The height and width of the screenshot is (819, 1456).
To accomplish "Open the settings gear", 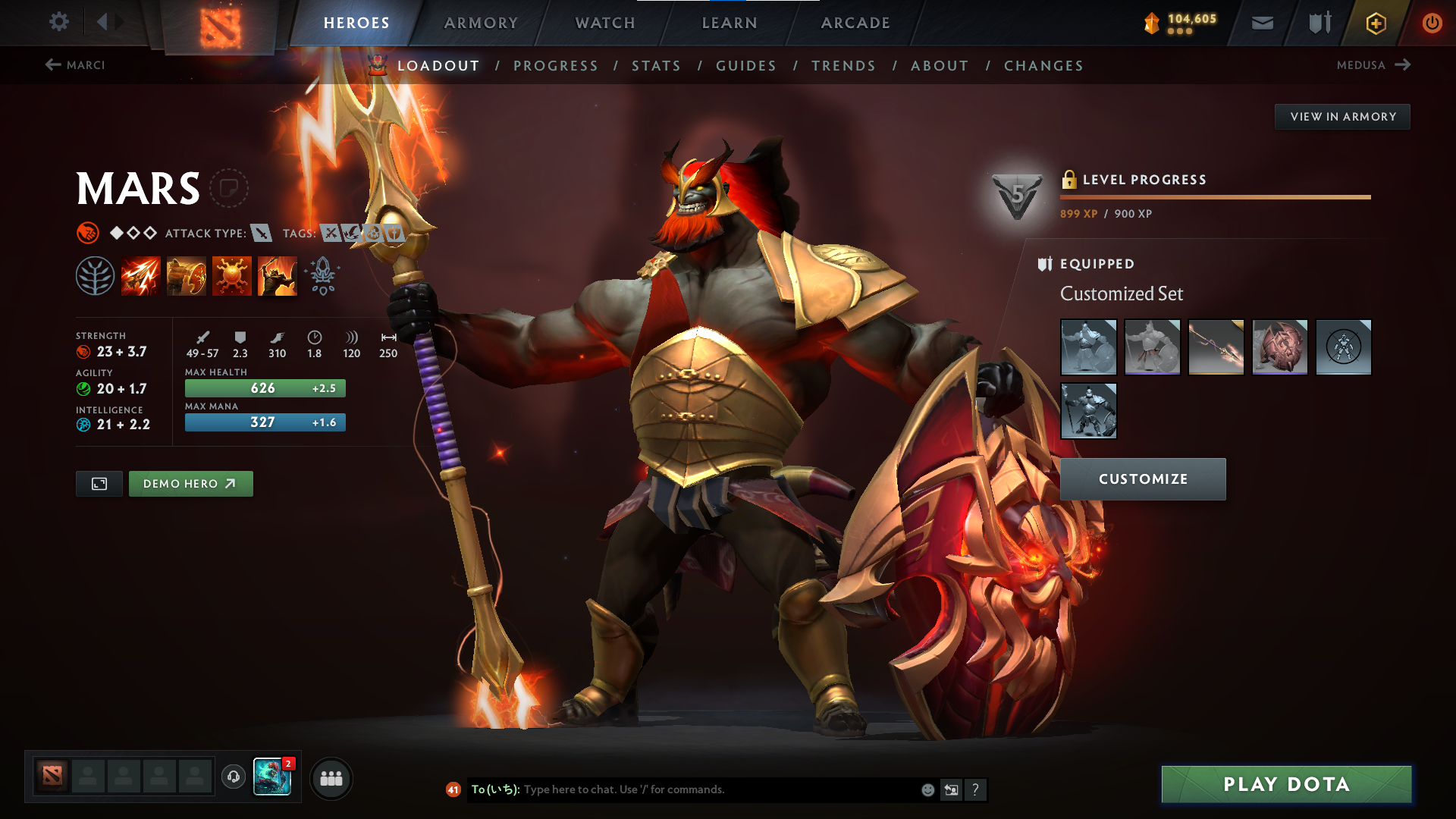I will pos(59,22).
